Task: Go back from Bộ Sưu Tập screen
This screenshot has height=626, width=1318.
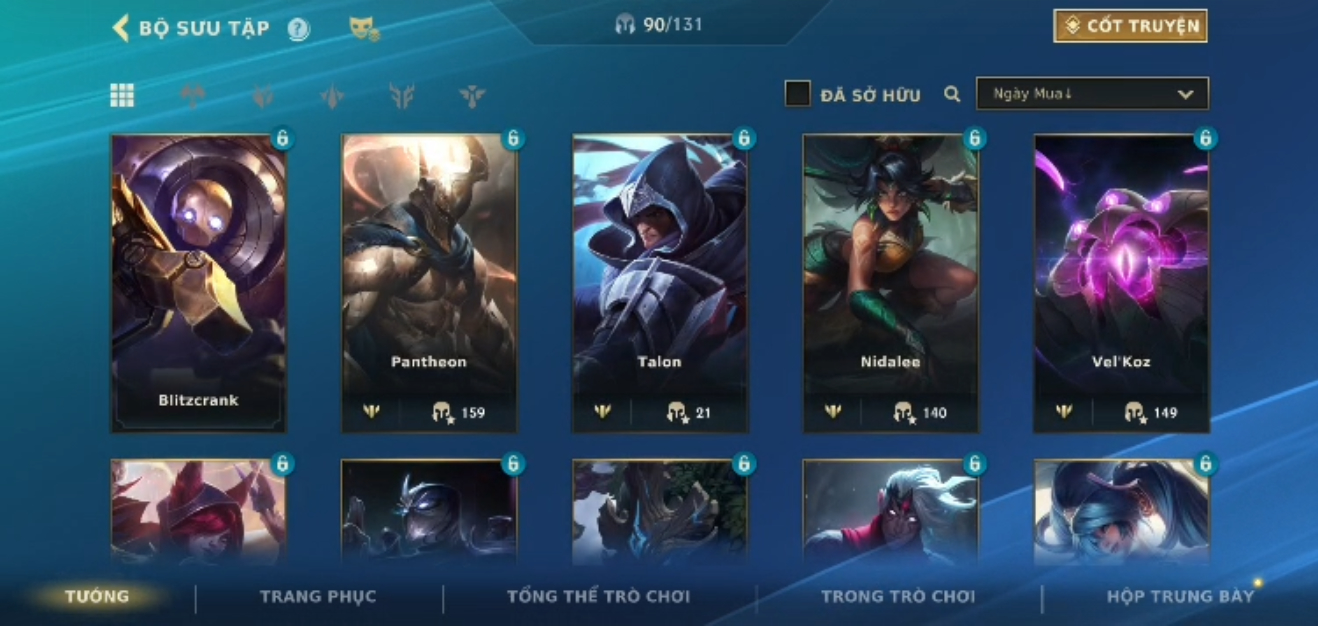Action: pos(121,28)
